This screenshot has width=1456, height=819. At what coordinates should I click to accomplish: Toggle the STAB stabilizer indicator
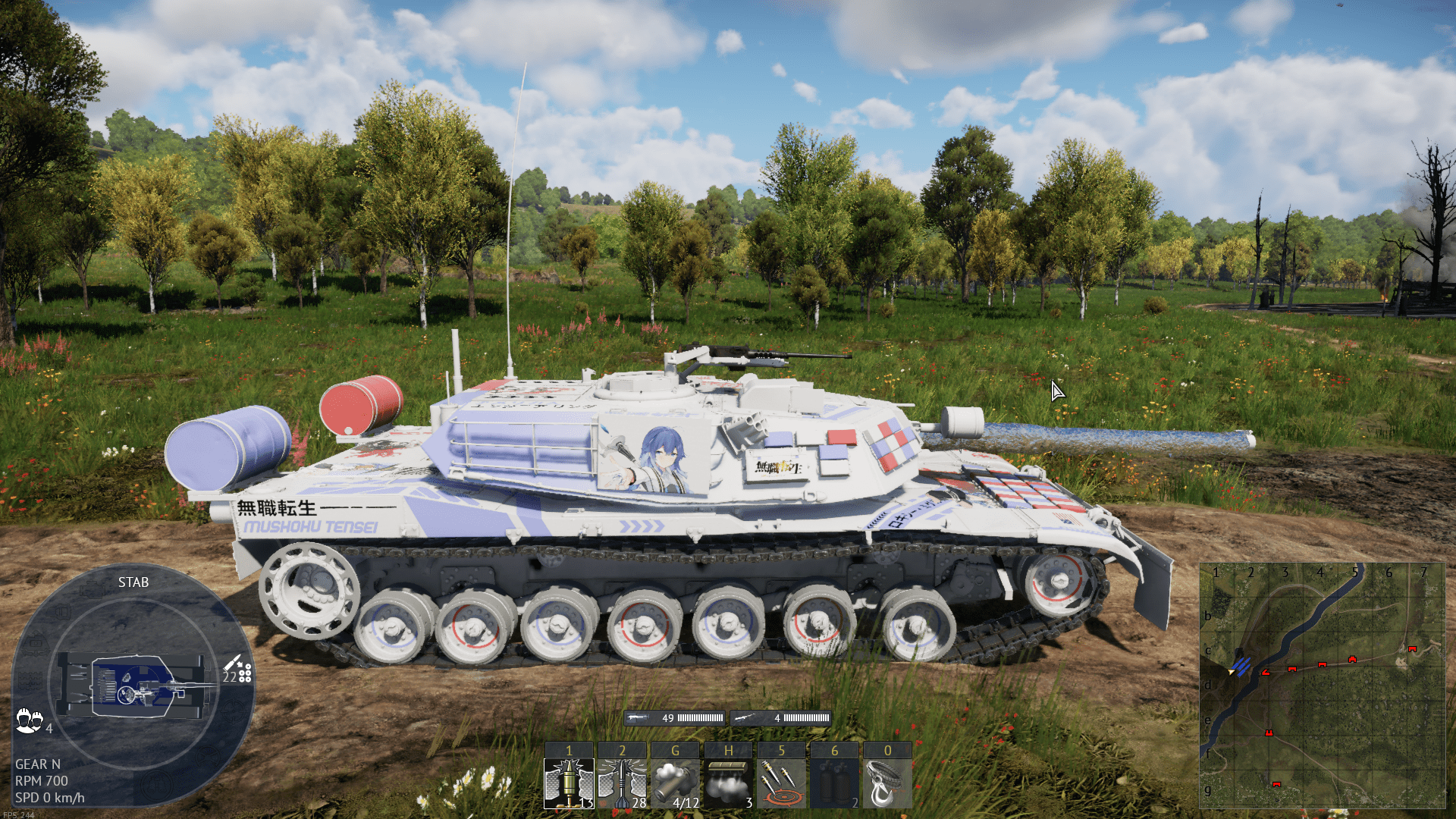[x=133, y=582]
